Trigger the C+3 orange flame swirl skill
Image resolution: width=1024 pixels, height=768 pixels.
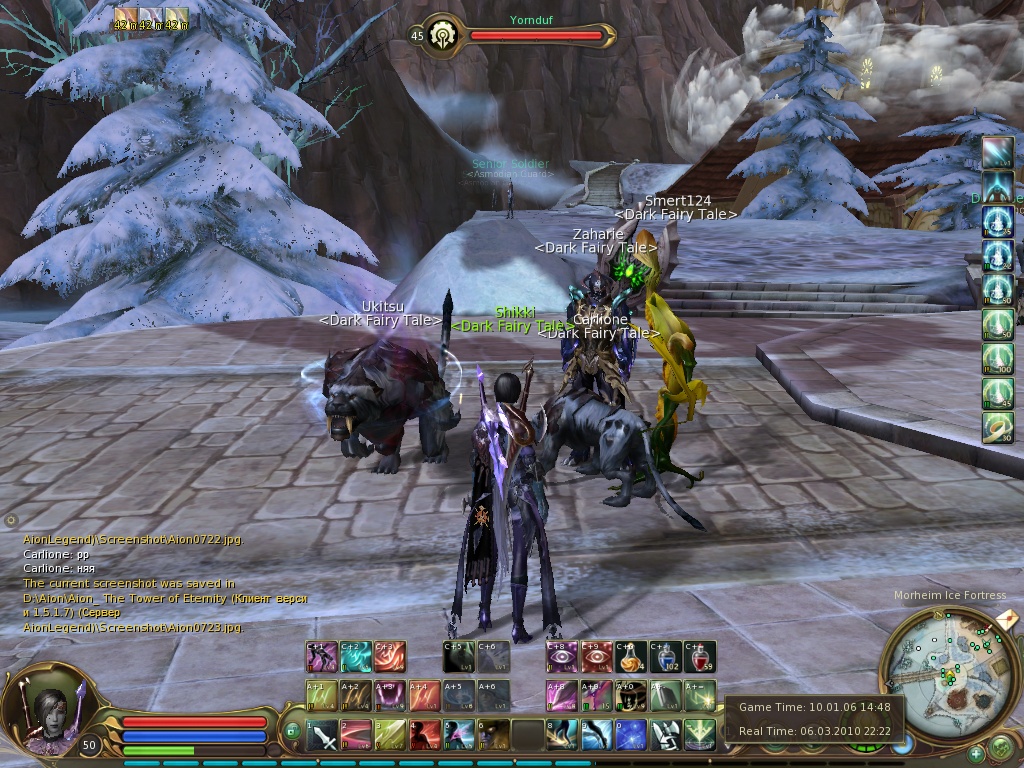[x=390, y=657]
